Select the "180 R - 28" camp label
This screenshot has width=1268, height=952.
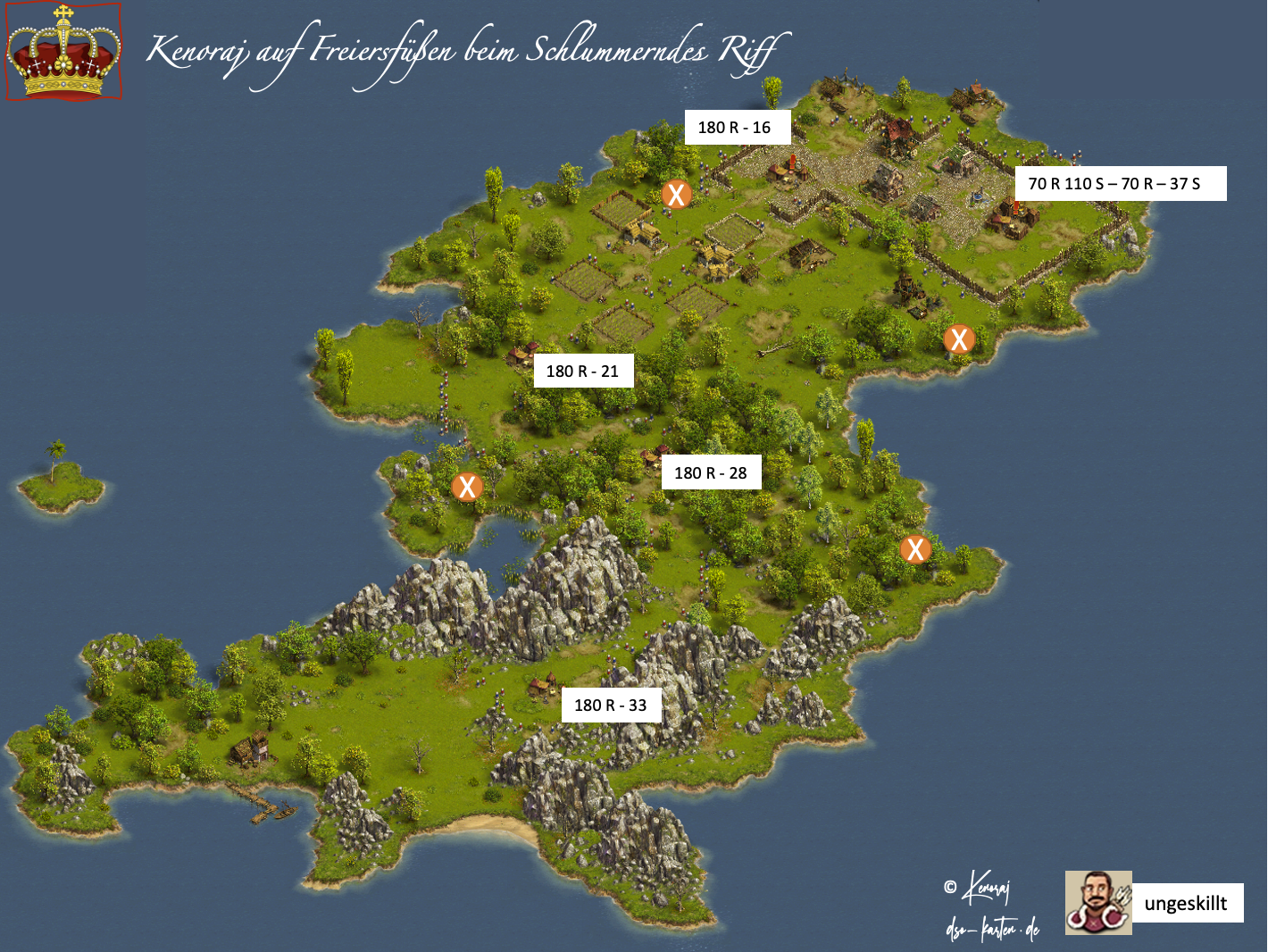[711, 473]
